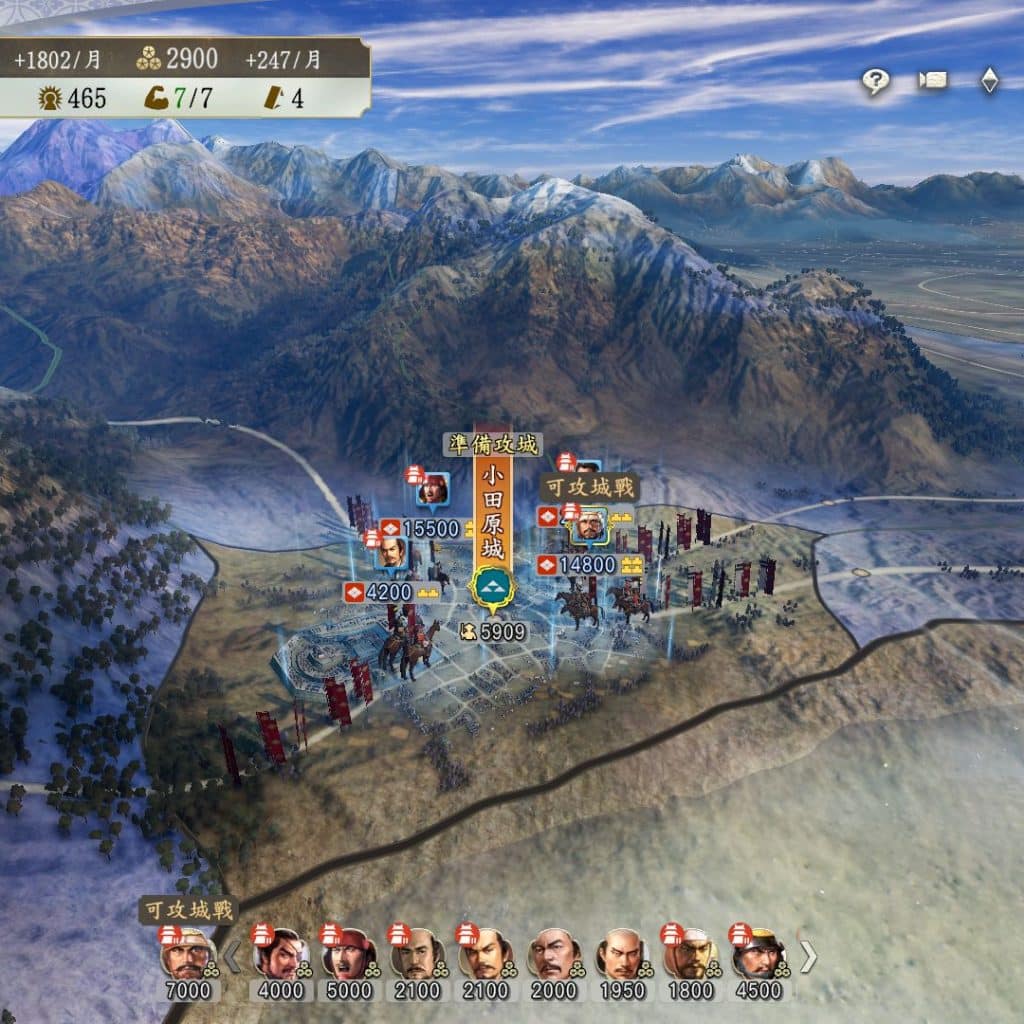
Task: Choose the officer portrait with 2000 troops
Action: pyautogui.click(x=554, y=957)
